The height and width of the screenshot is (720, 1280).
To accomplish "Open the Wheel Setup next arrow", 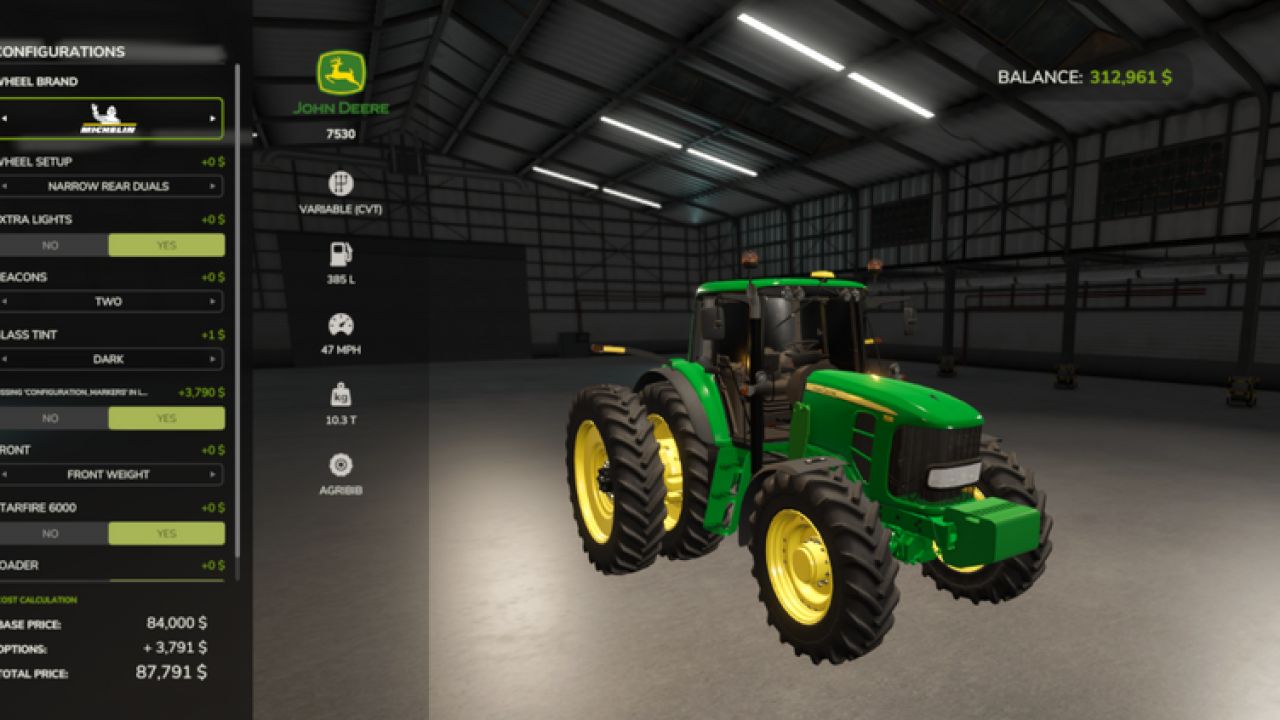I will point(213,185).
